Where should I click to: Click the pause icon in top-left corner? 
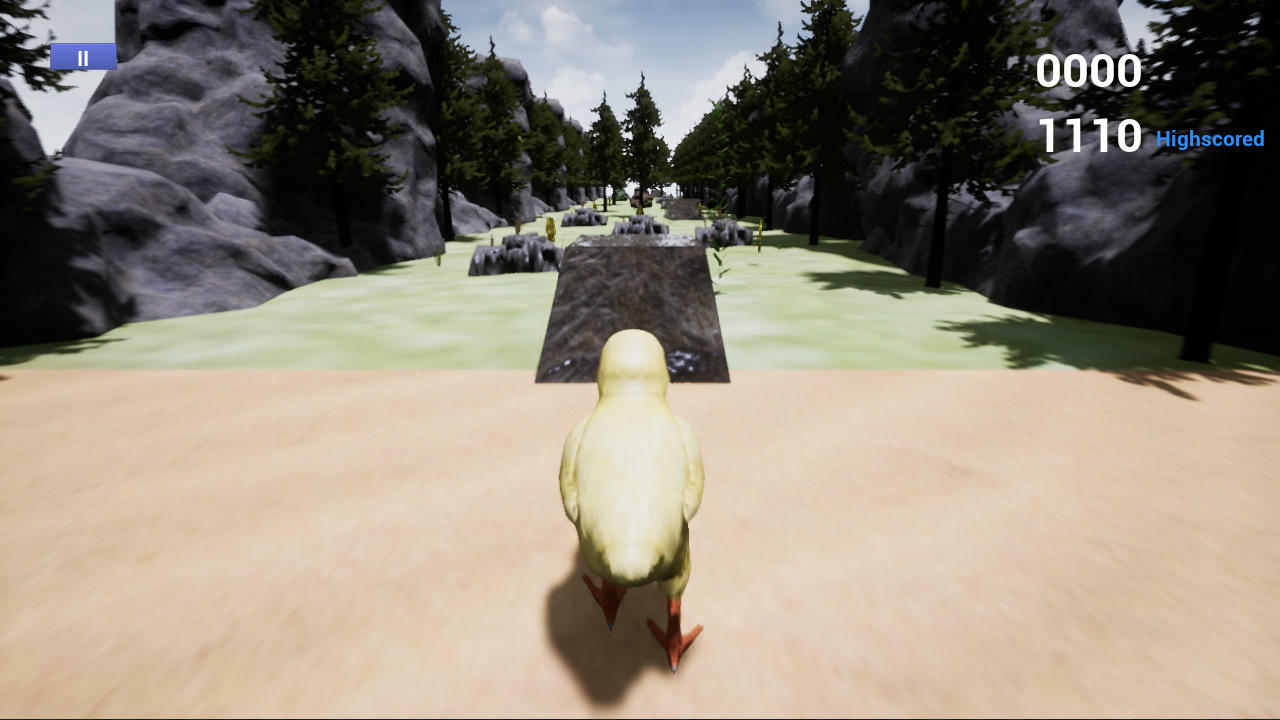click(83, 56)
